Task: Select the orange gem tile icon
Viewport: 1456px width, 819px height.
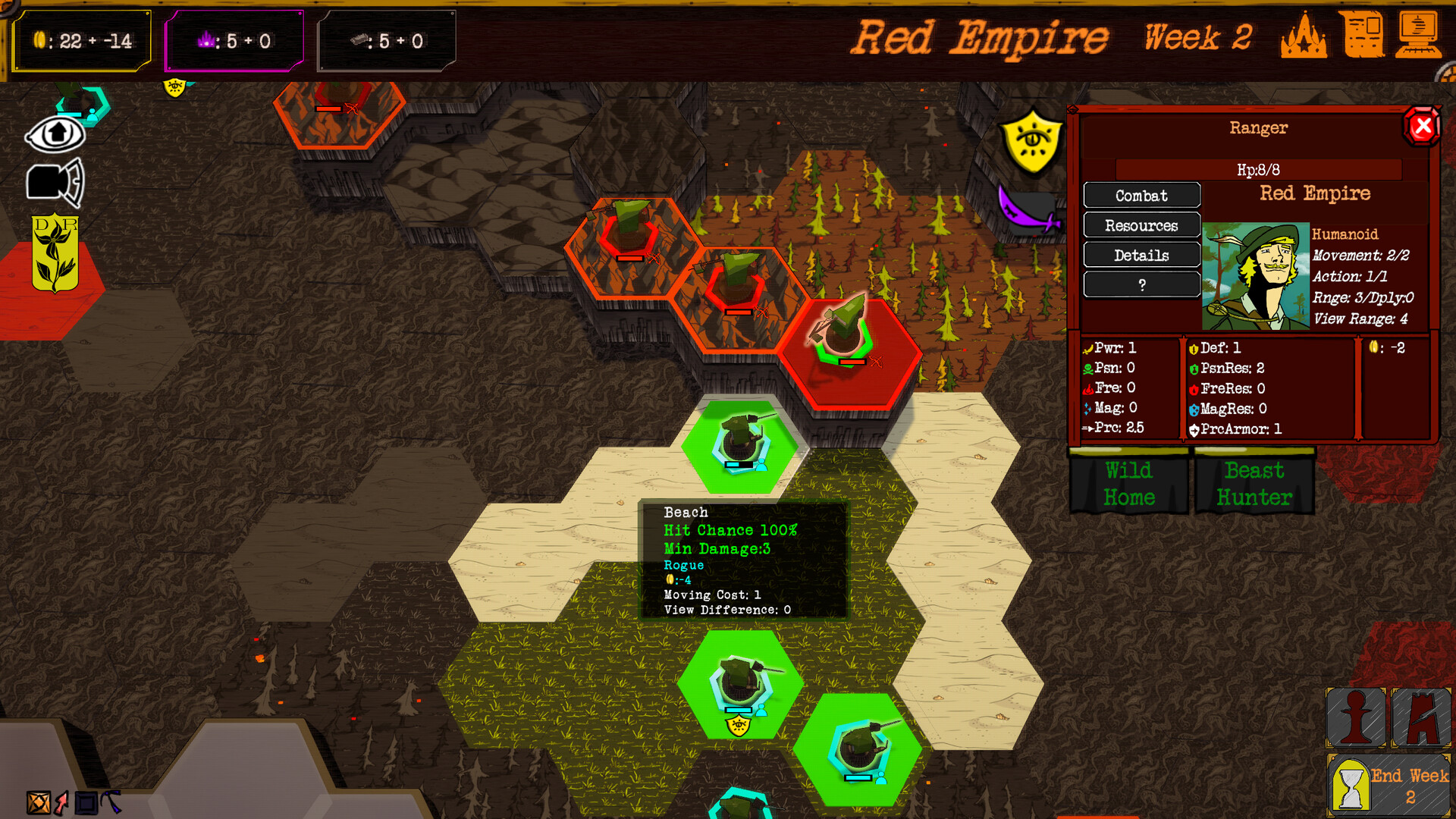Action: [x=38, y=802]
